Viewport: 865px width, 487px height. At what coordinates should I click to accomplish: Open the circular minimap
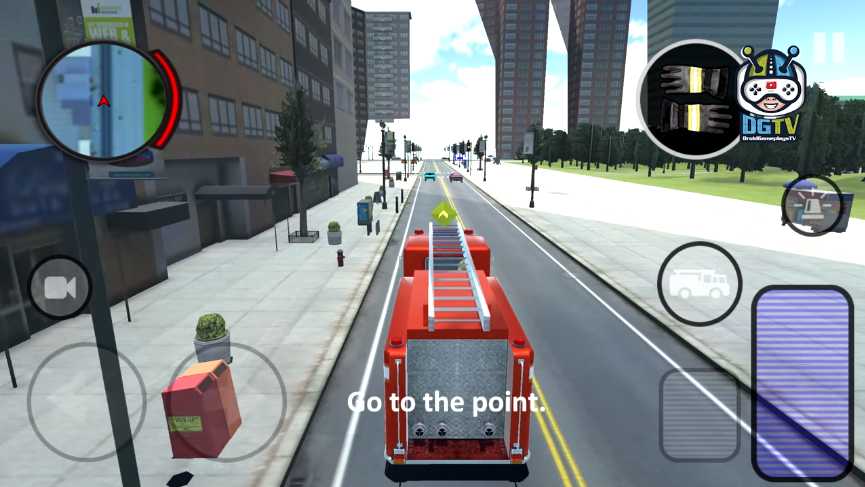coord(102,102)
